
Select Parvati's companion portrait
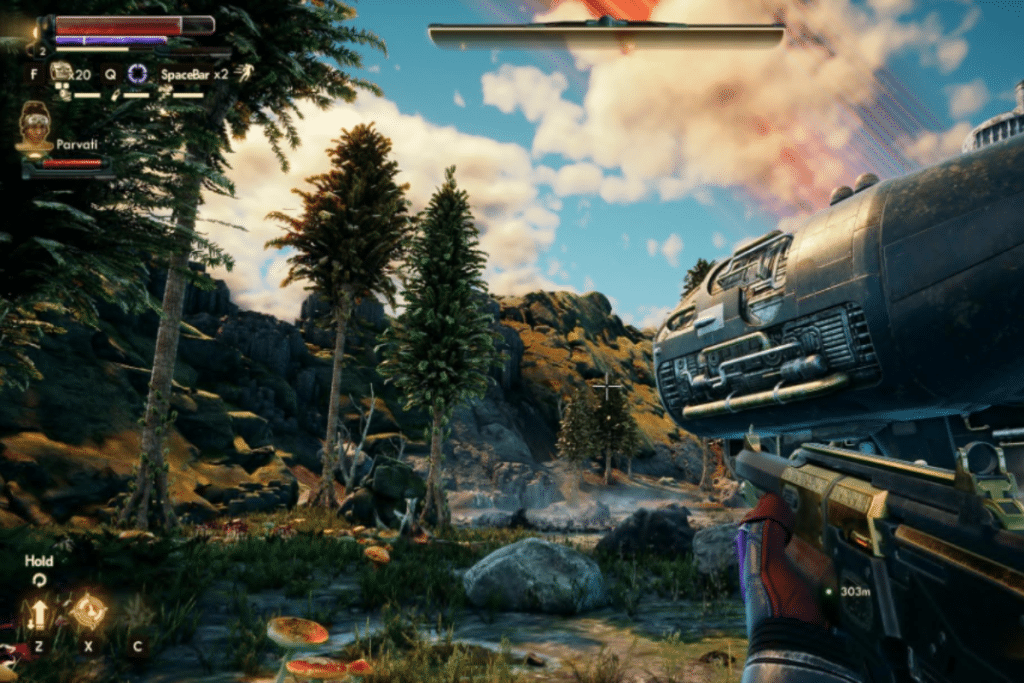coord(35,127)
